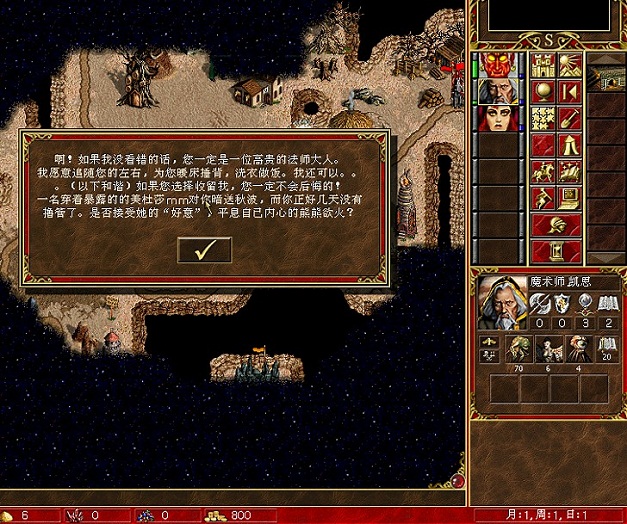The height and width of the screenshot is (524, 627).
Task: Select the harpy troop stack of 6
Action: click(548, 351)
